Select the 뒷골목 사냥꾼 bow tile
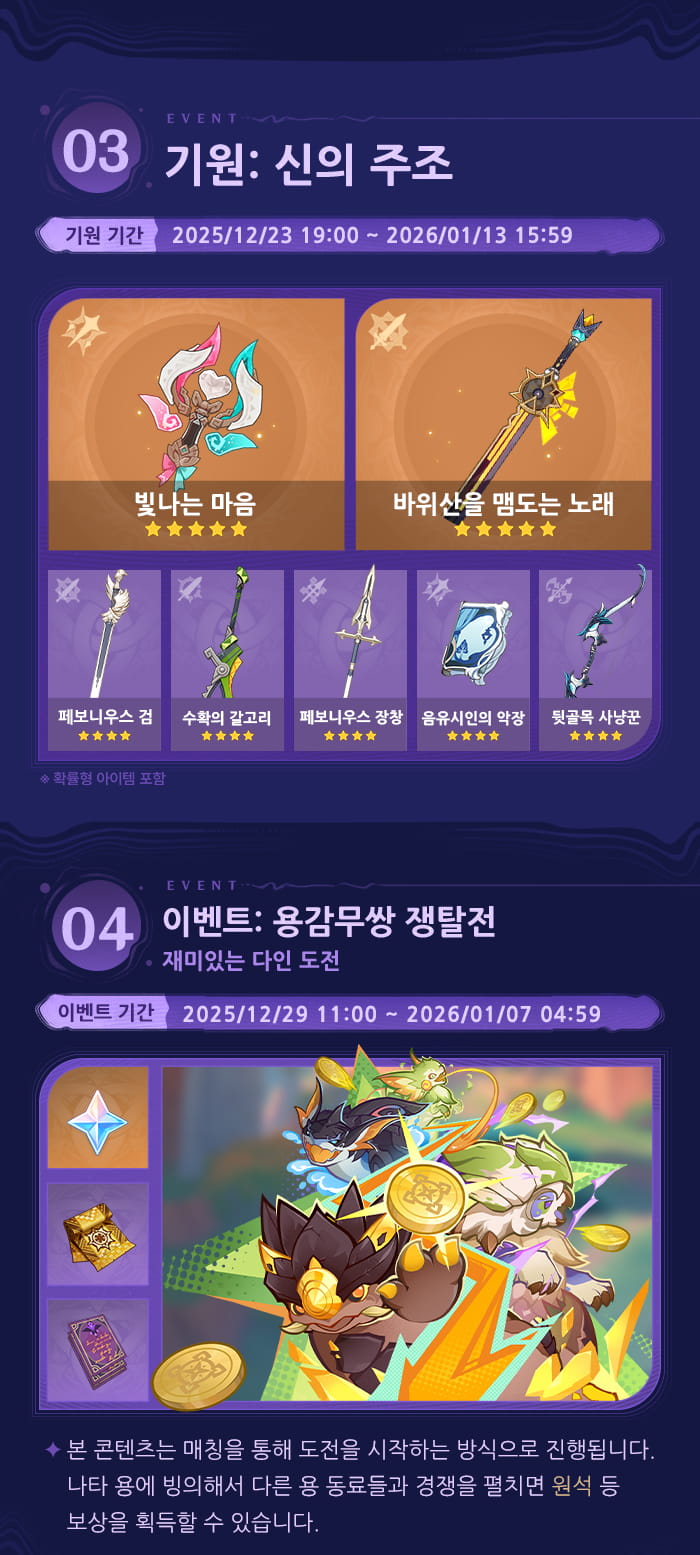Screen dimensions: 700x1555 (595, 660)
